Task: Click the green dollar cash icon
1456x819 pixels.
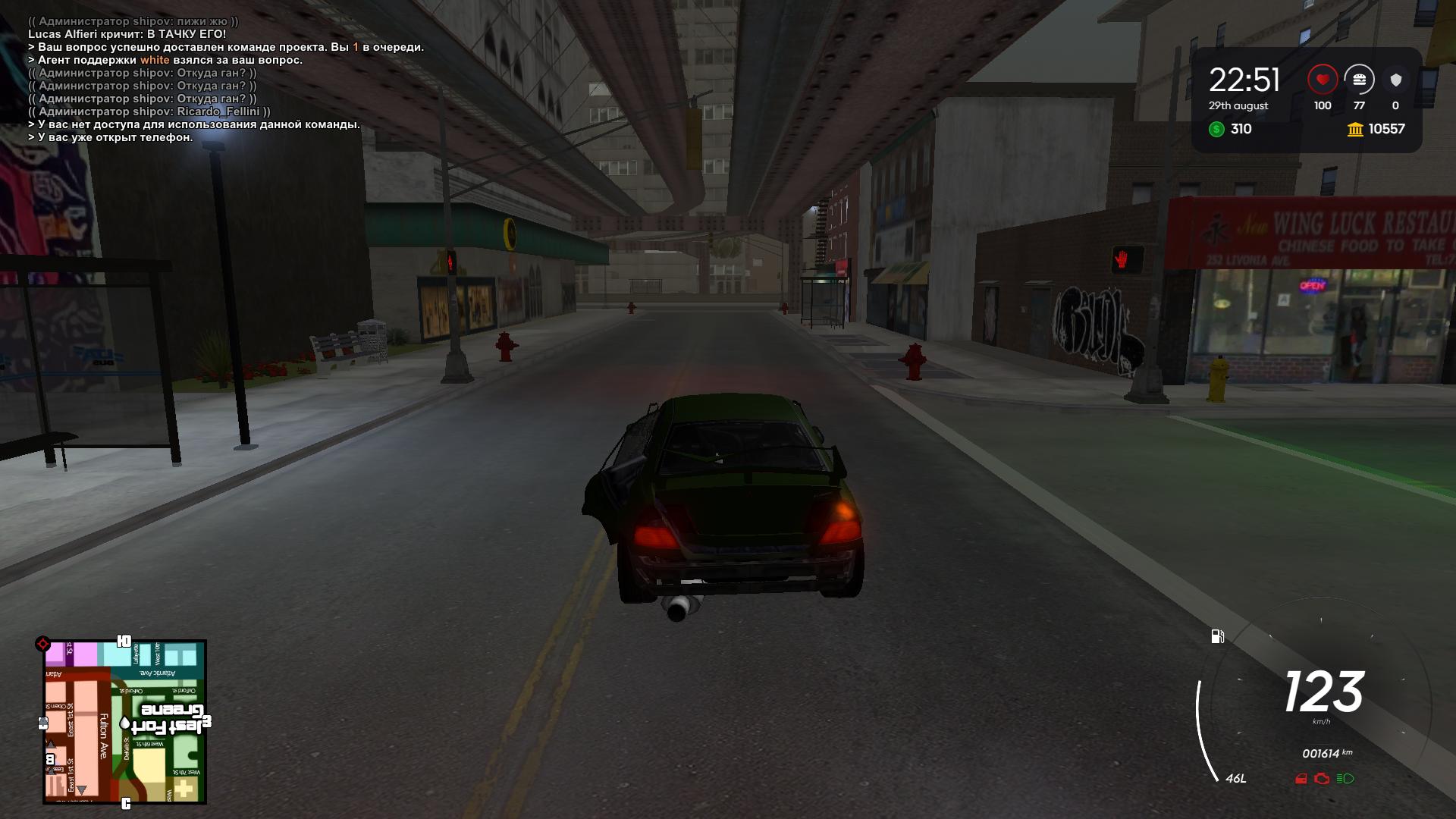Action: pyautogui.click(x=1216, y=129)
